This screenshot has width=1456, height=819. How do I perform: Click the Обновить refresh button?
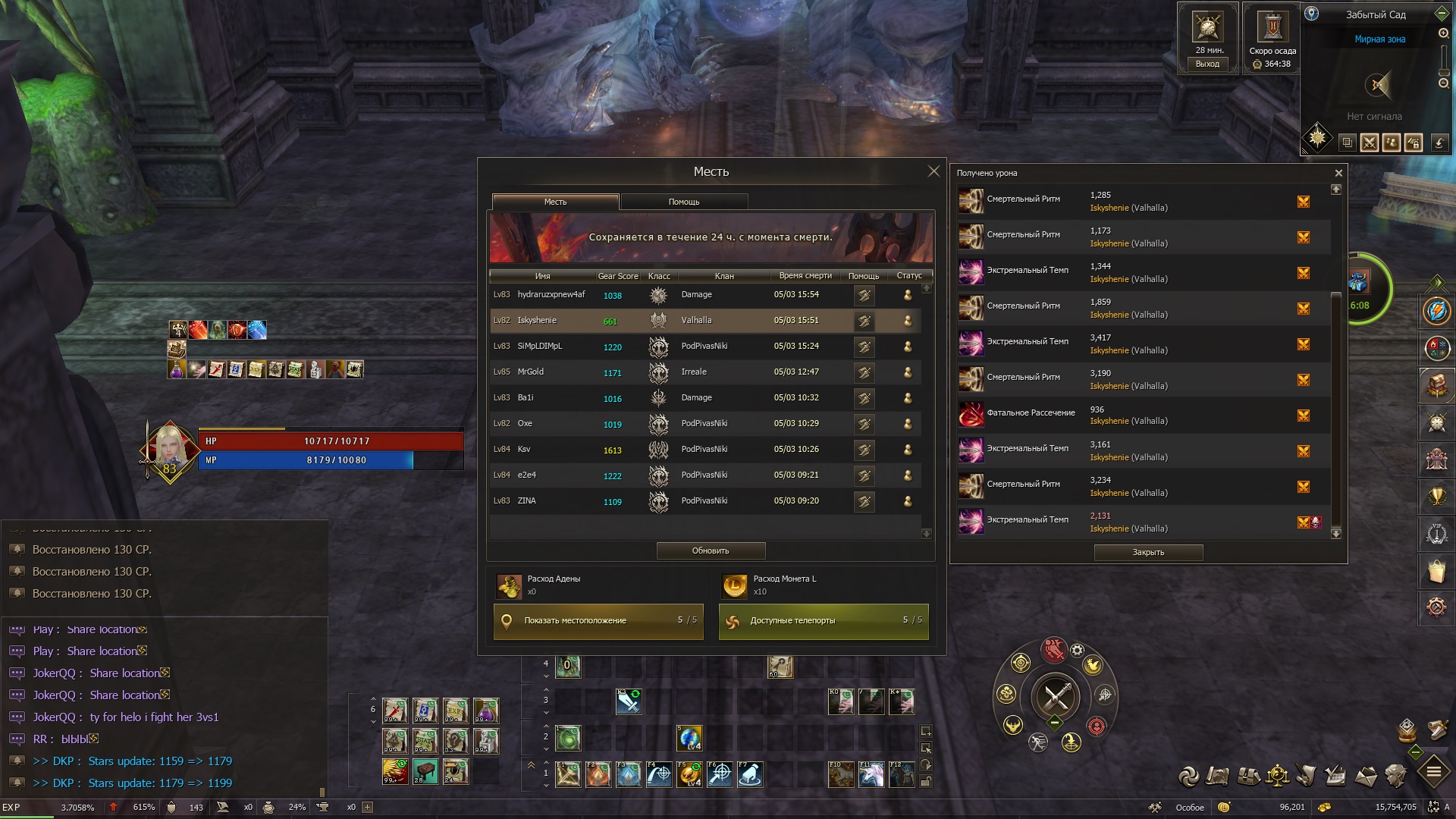point(711,551)
